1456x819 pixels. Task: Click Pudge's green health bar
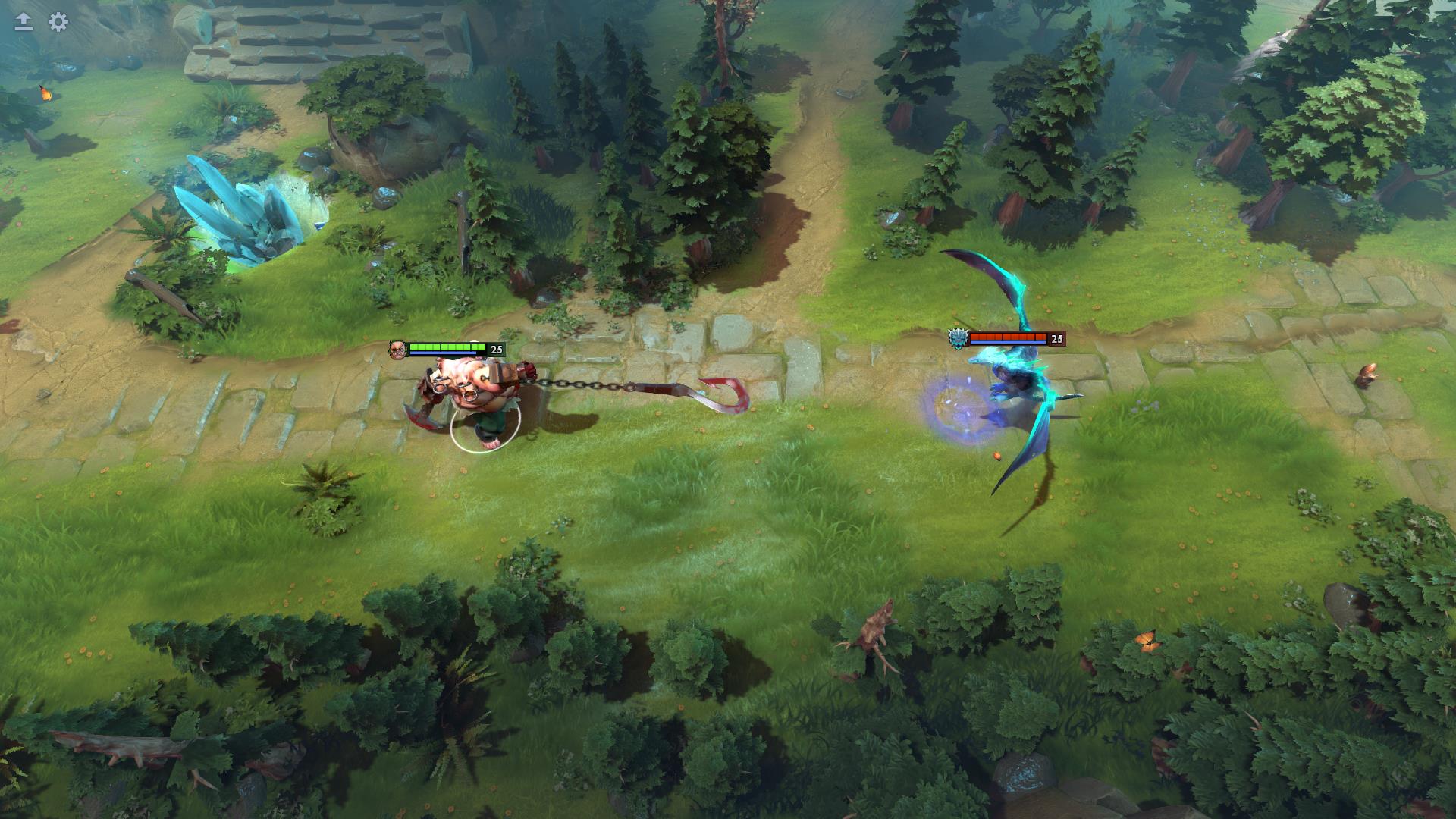tap(447, 346)
